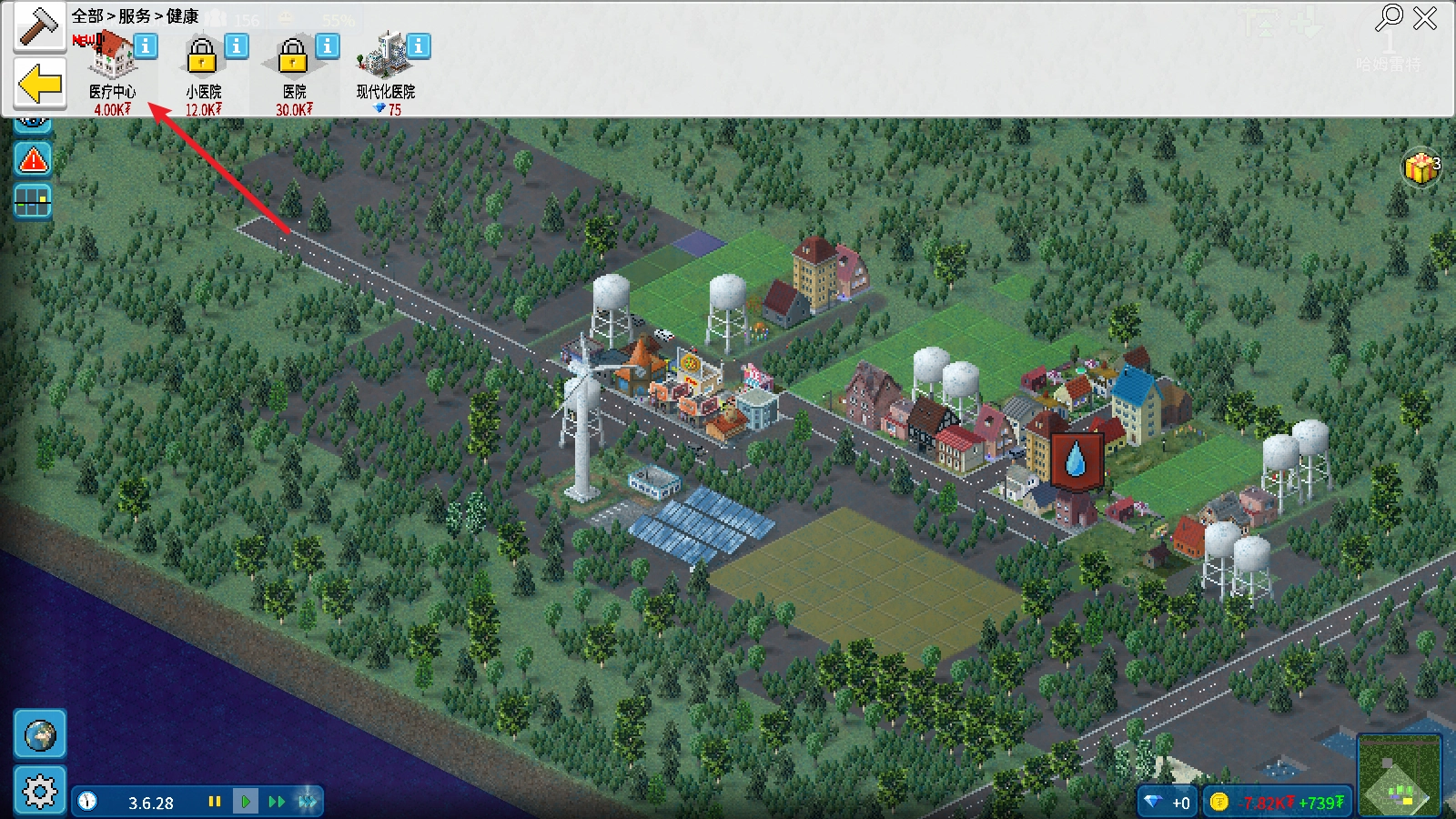1456x819 pixels.
Task: Show info for 现代化医院
Action: coord(419,45)
